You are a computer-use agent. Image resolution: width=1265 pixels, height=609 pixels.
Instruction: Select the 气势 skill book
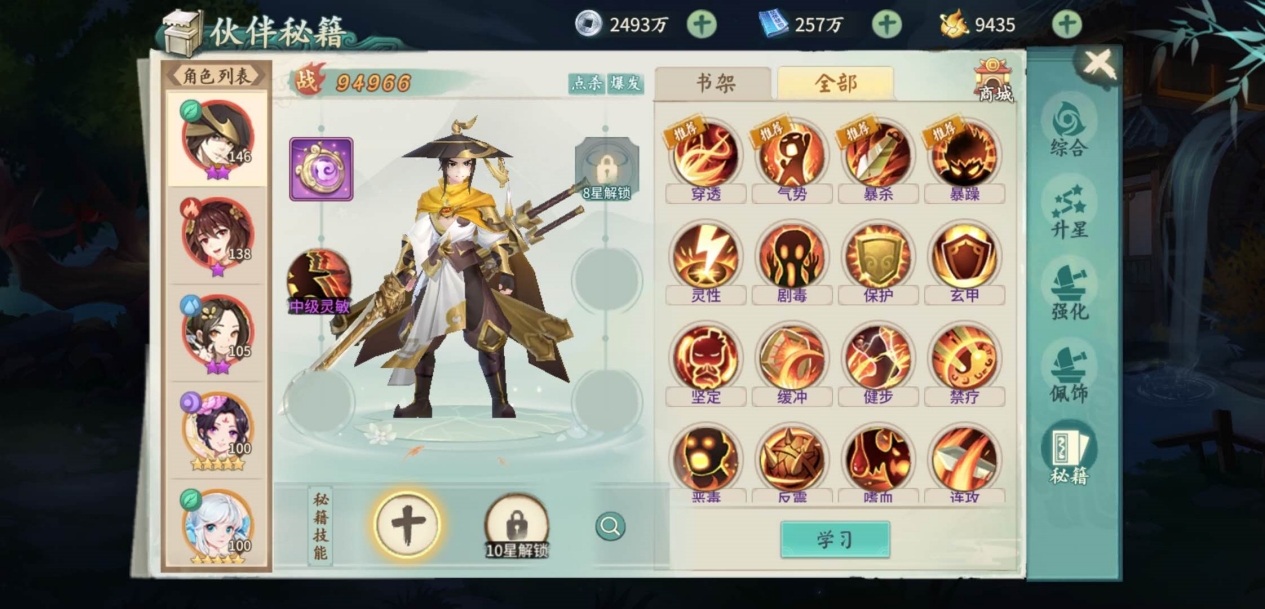click(792, 155)
